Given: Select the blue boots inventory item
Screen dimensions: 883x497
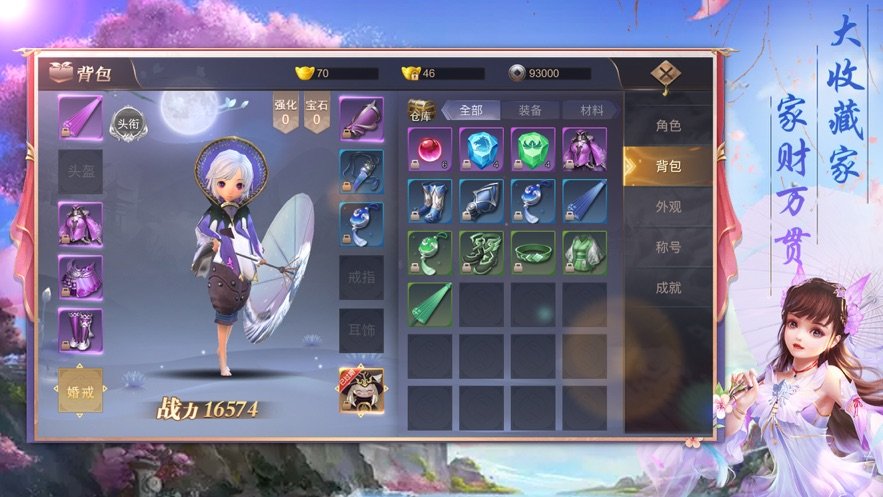Looking at the screenshot, I should tap(429, 200).
